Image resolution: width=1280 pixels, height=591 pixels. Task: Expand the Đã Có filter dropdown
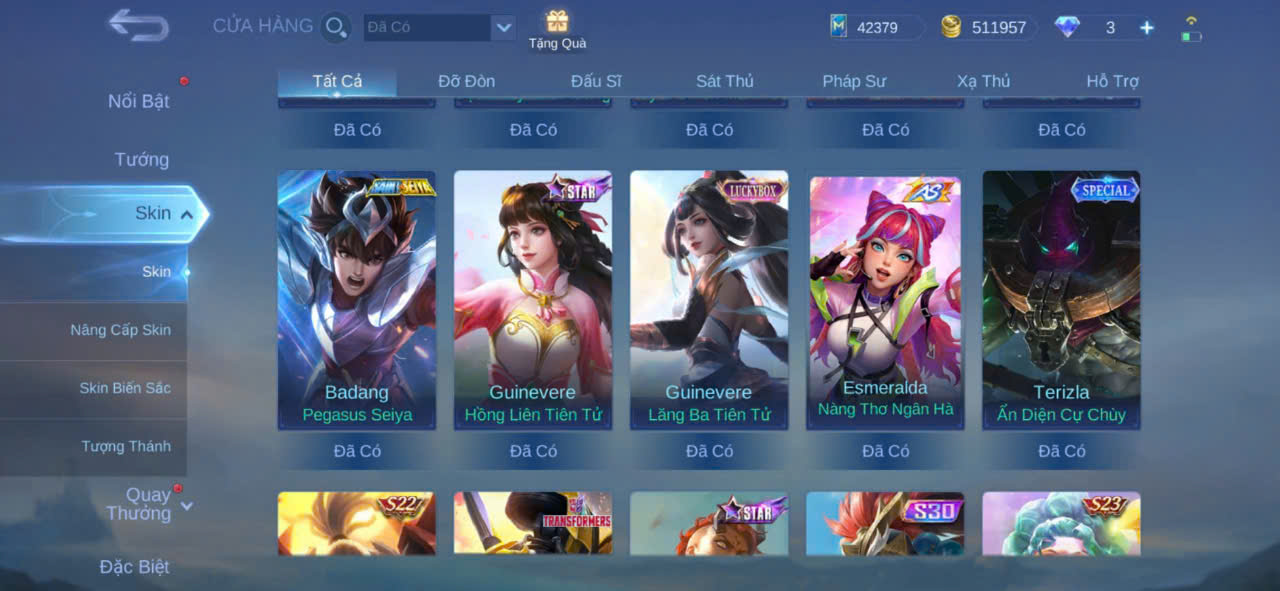[x=503, y=27]
